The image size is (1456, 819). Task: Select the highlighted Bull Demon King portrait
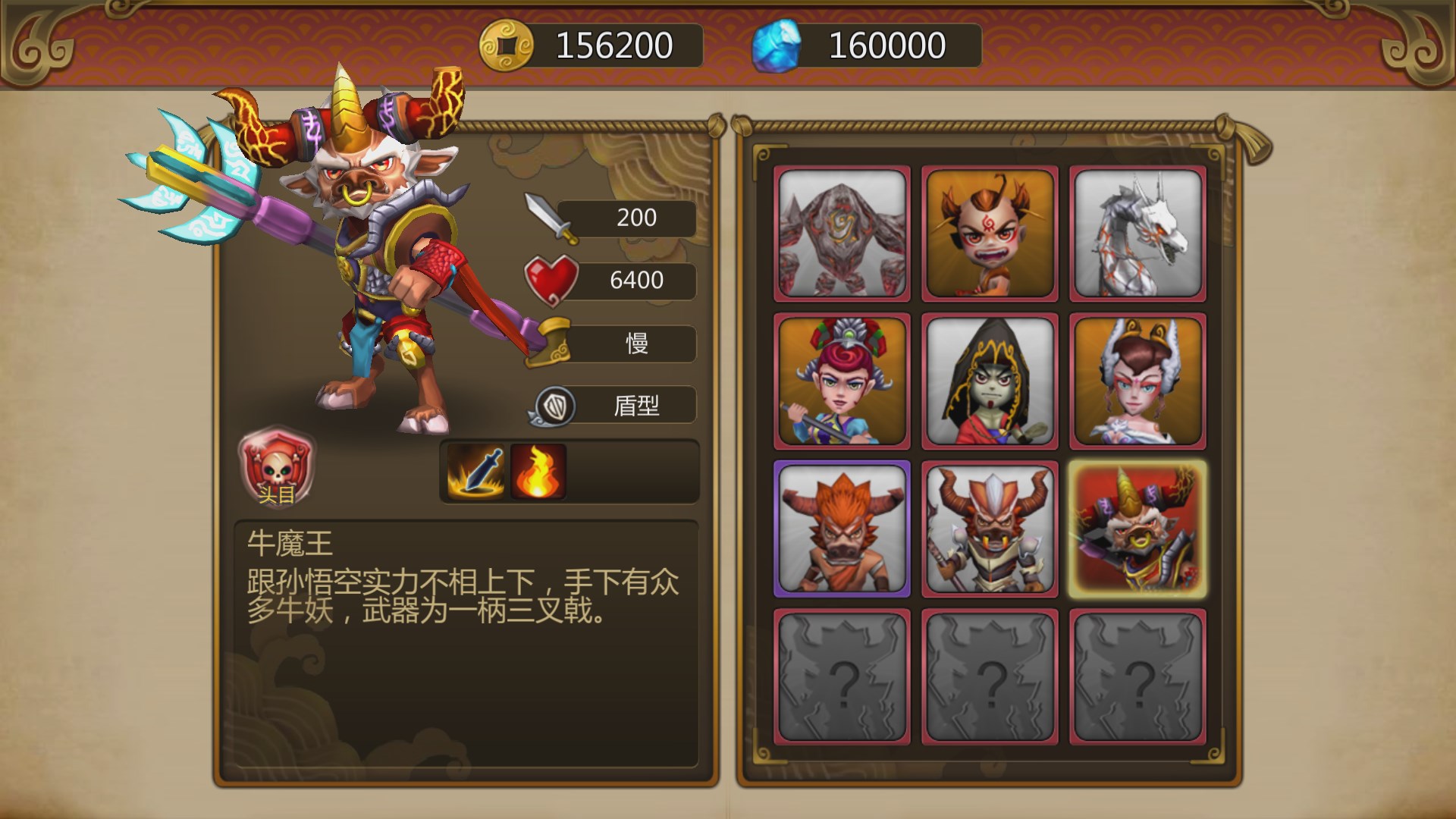coord(1137,529)
